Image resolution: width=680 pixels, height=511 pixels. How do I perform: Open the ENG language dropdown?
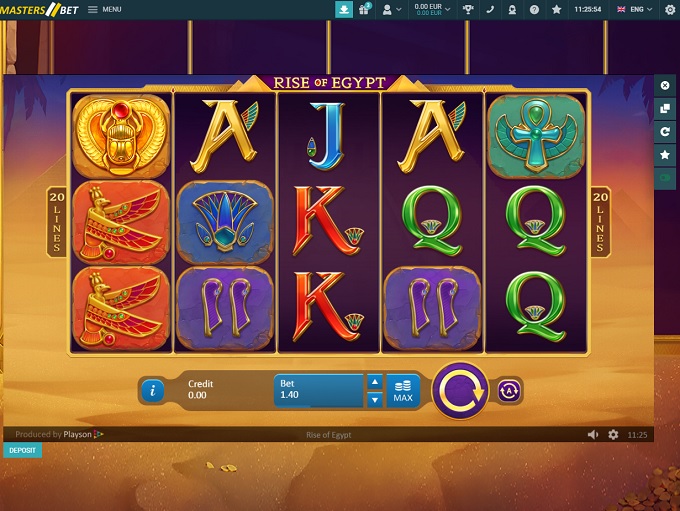pos(635,9)
